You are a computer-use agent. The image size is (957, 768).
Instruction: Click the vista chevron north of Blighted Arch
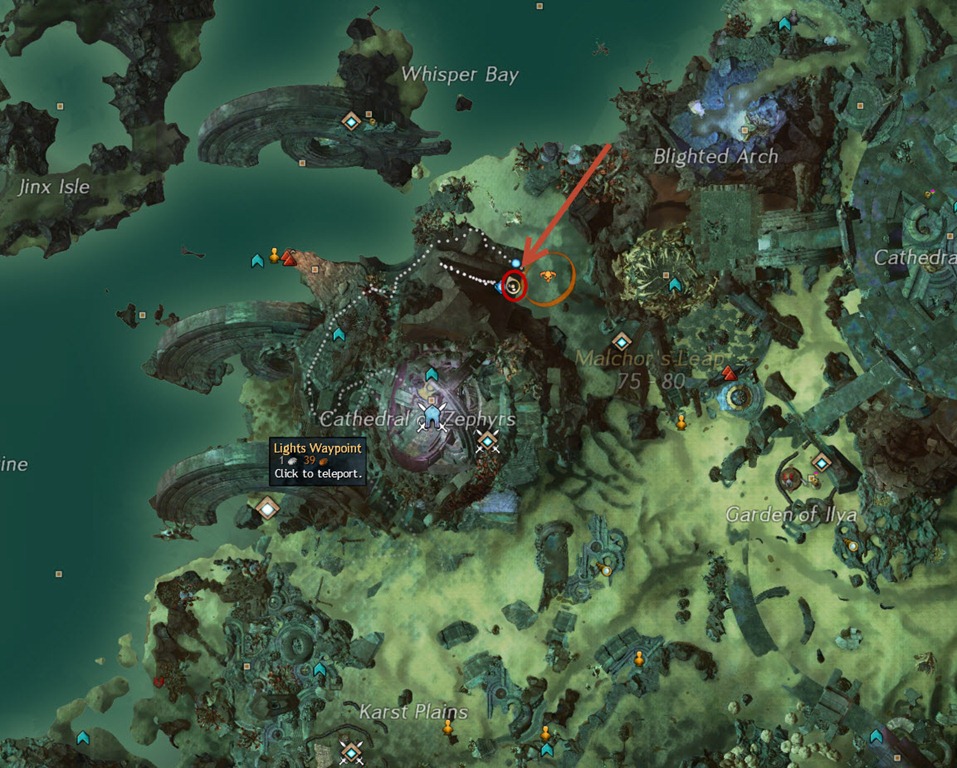785,23
